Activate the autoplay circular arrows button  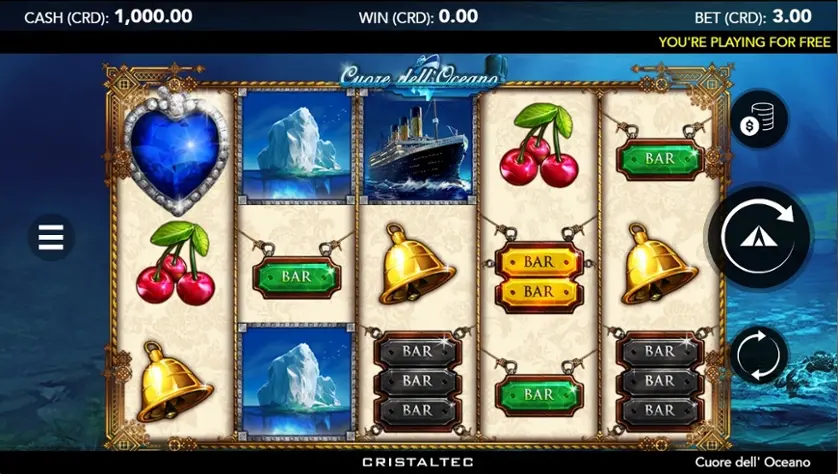click(x=759, y=354)
